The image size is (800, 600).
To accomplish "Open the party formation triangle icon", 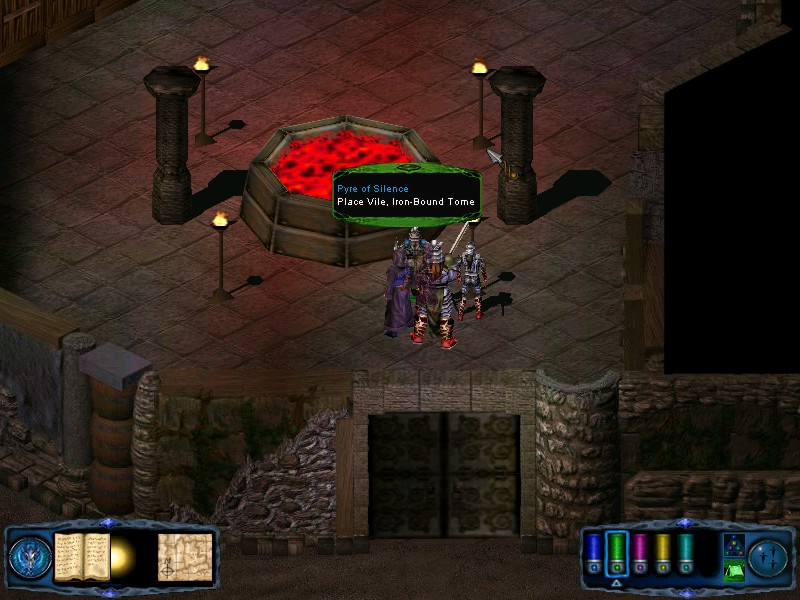I will (733, 545).
